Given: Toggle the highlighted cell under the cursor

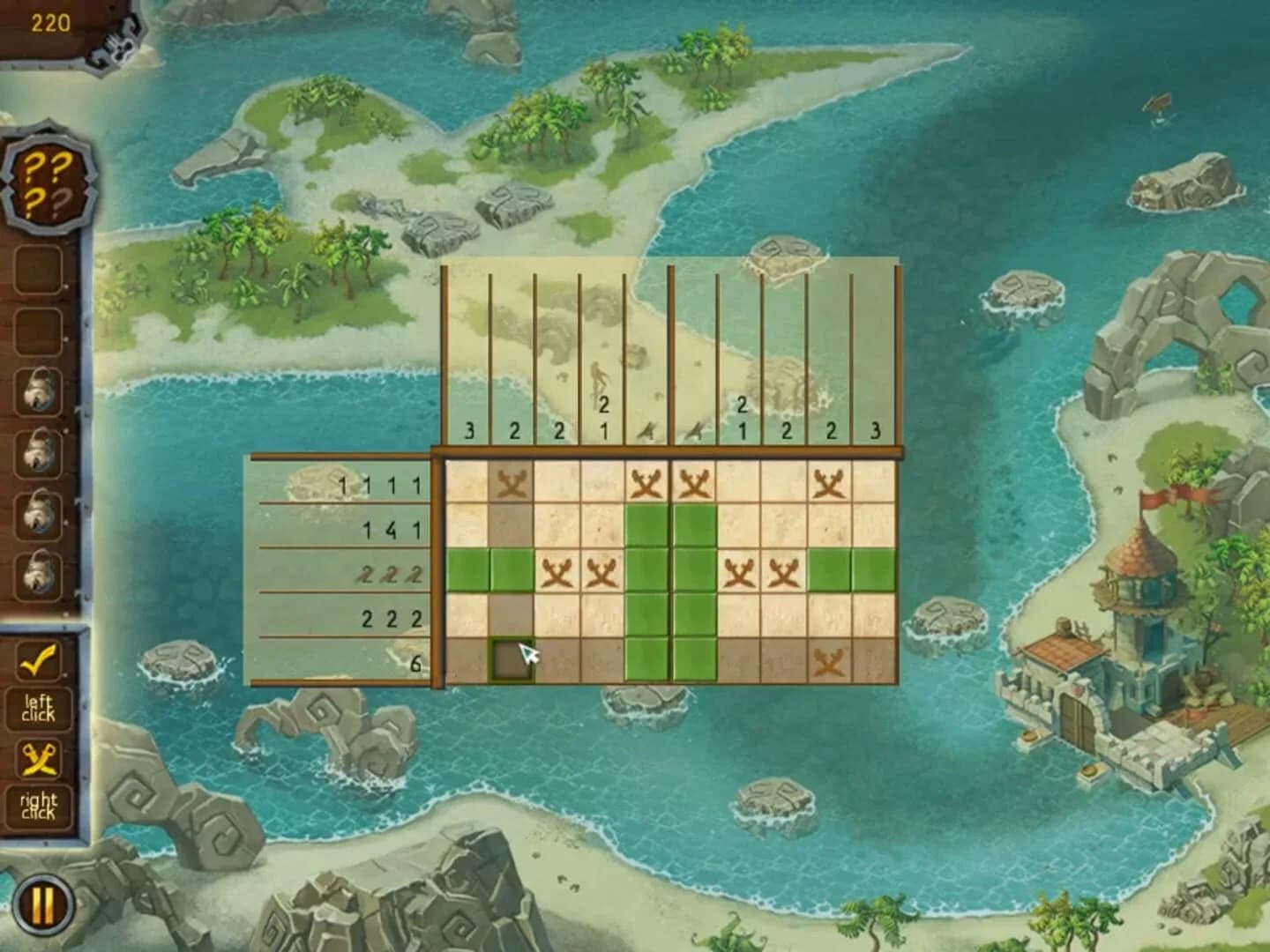Looking at the screenshot, I should (x=510, y=659).
